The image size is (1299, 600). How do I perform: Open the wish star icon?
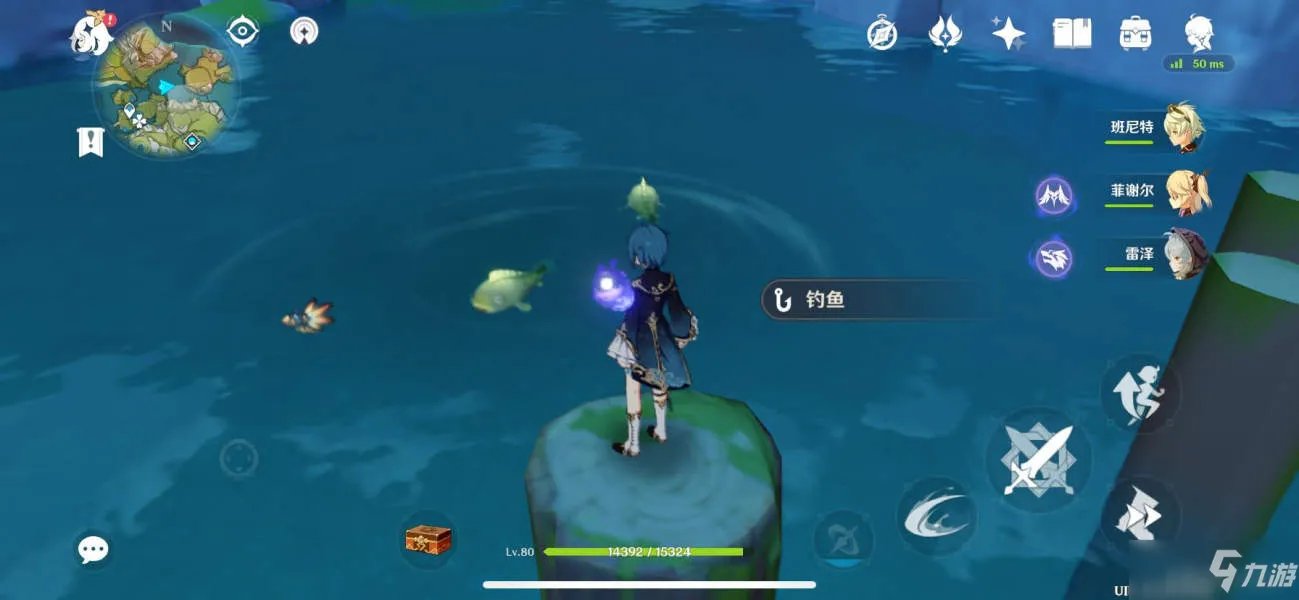[1008, 35]
